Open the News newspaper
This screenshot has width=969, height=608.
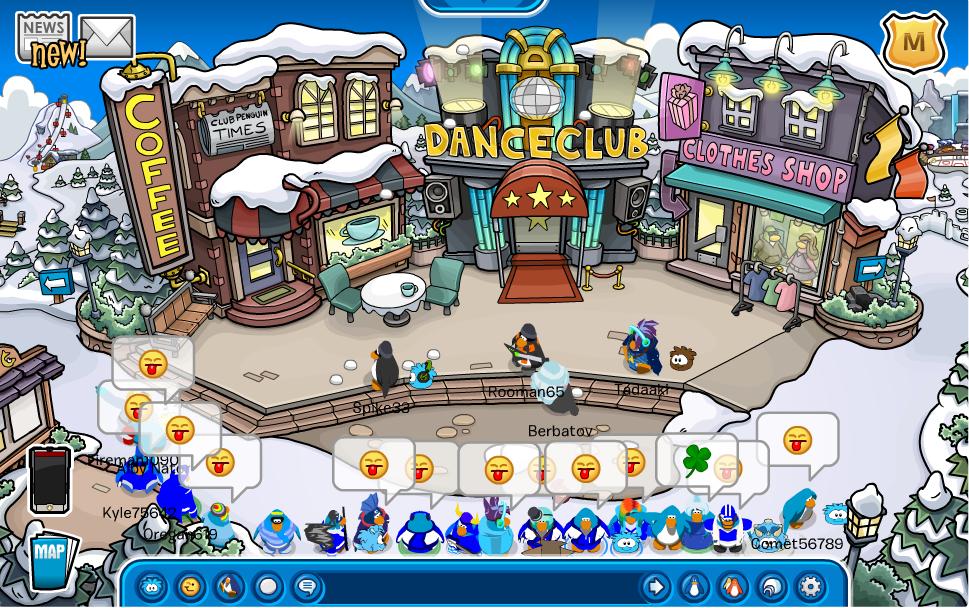coord(44,38)
